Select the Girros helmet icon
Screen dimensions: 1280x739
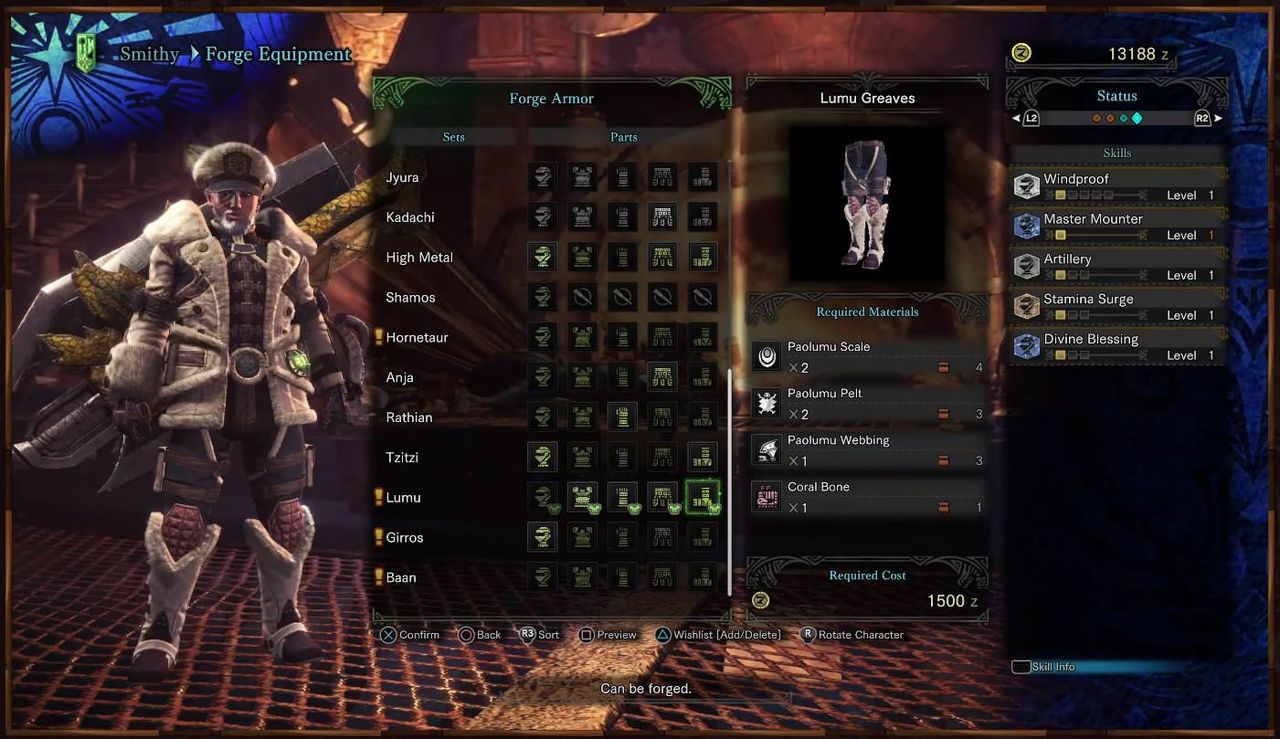point(542,537)
